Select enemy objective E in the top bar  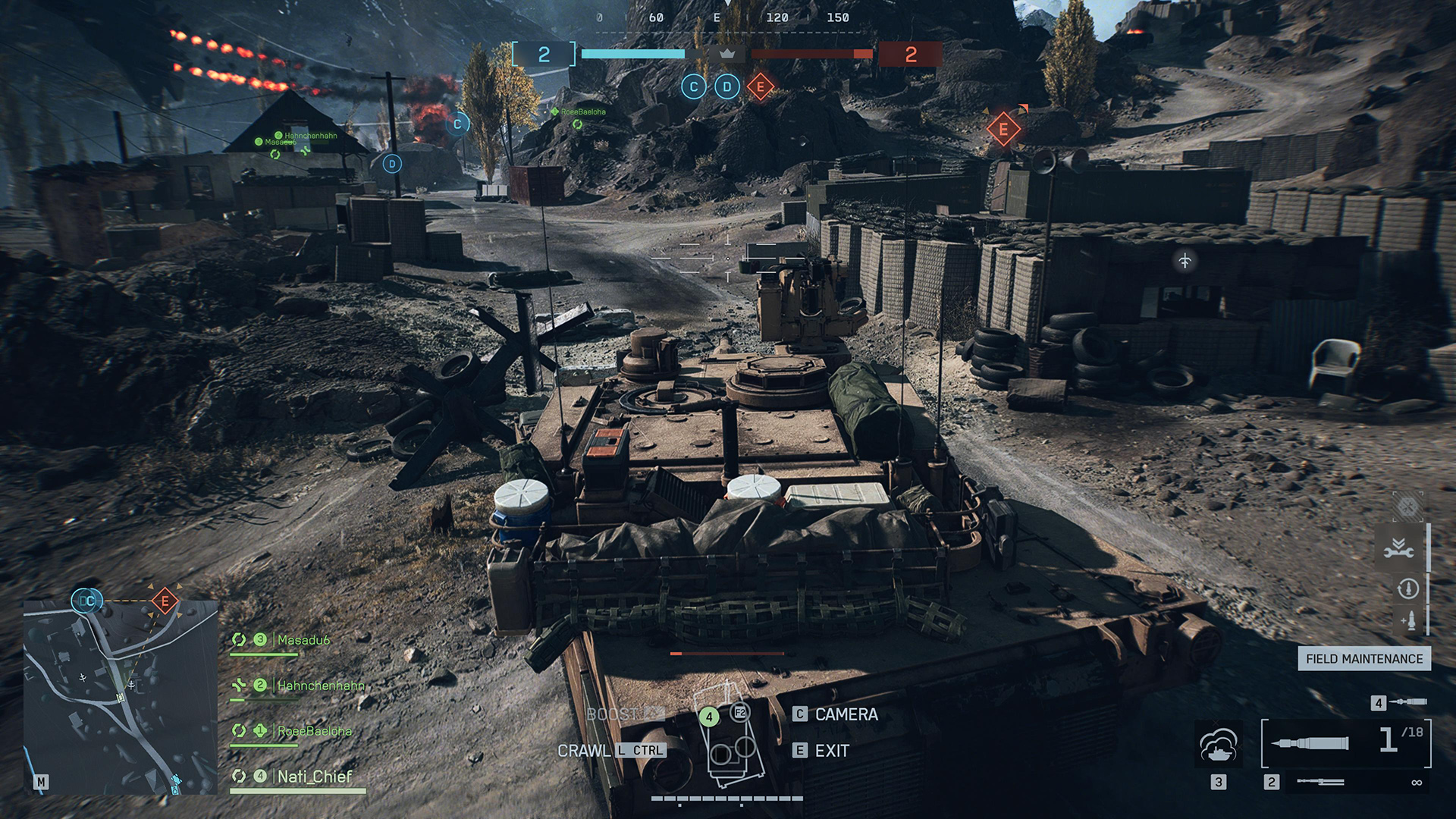760,87
